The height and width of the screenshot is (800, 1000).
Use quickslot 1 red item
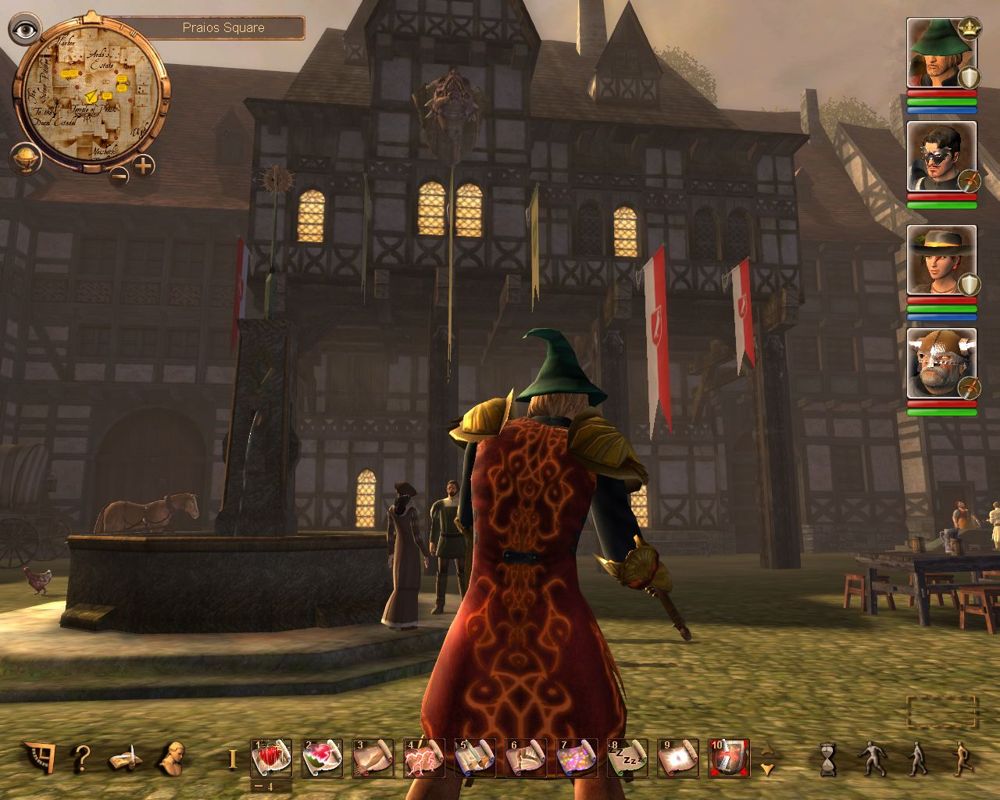tap(271, 758)
